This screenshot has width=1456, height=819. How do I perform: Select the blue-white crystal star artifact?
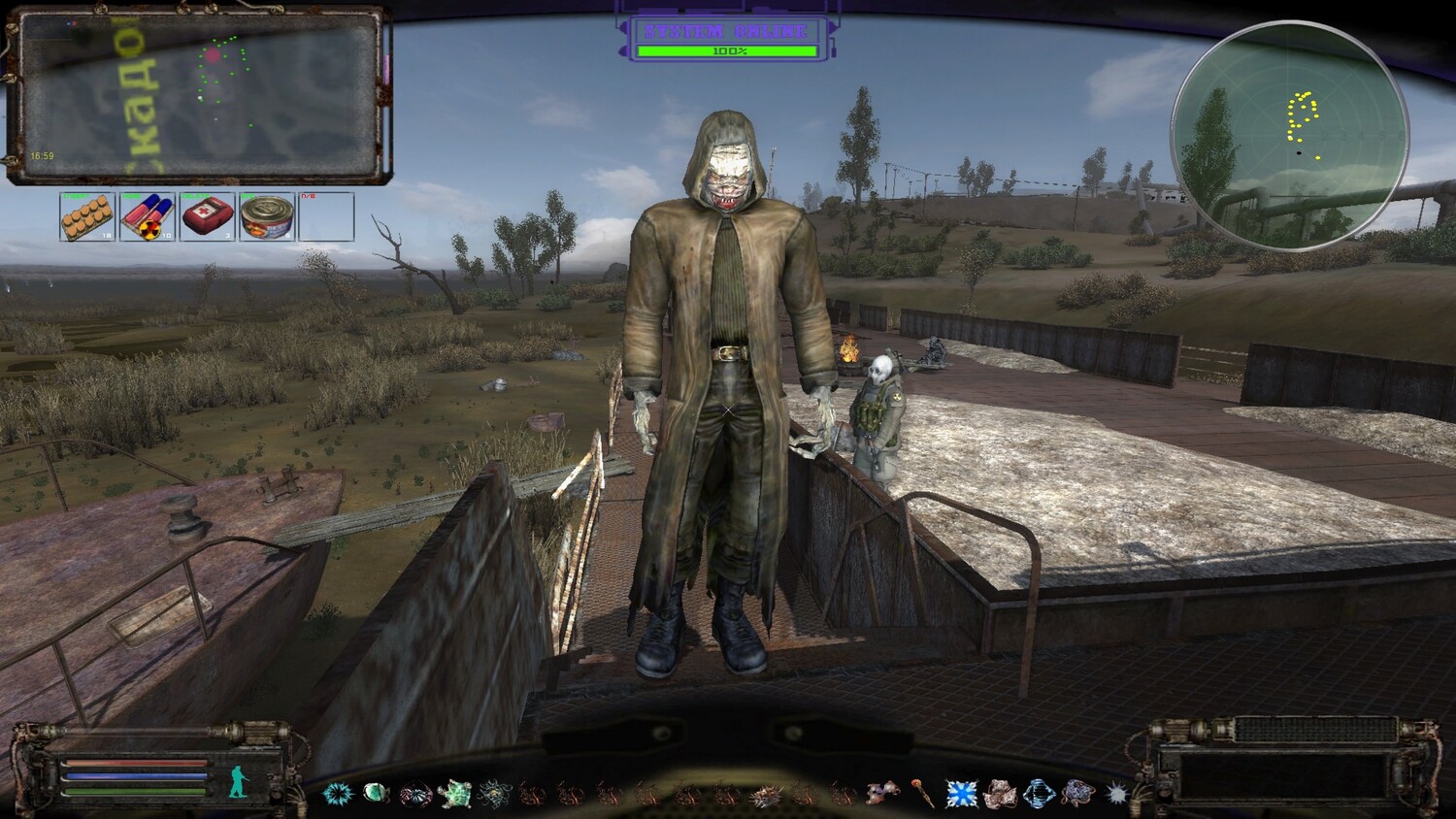961,794
